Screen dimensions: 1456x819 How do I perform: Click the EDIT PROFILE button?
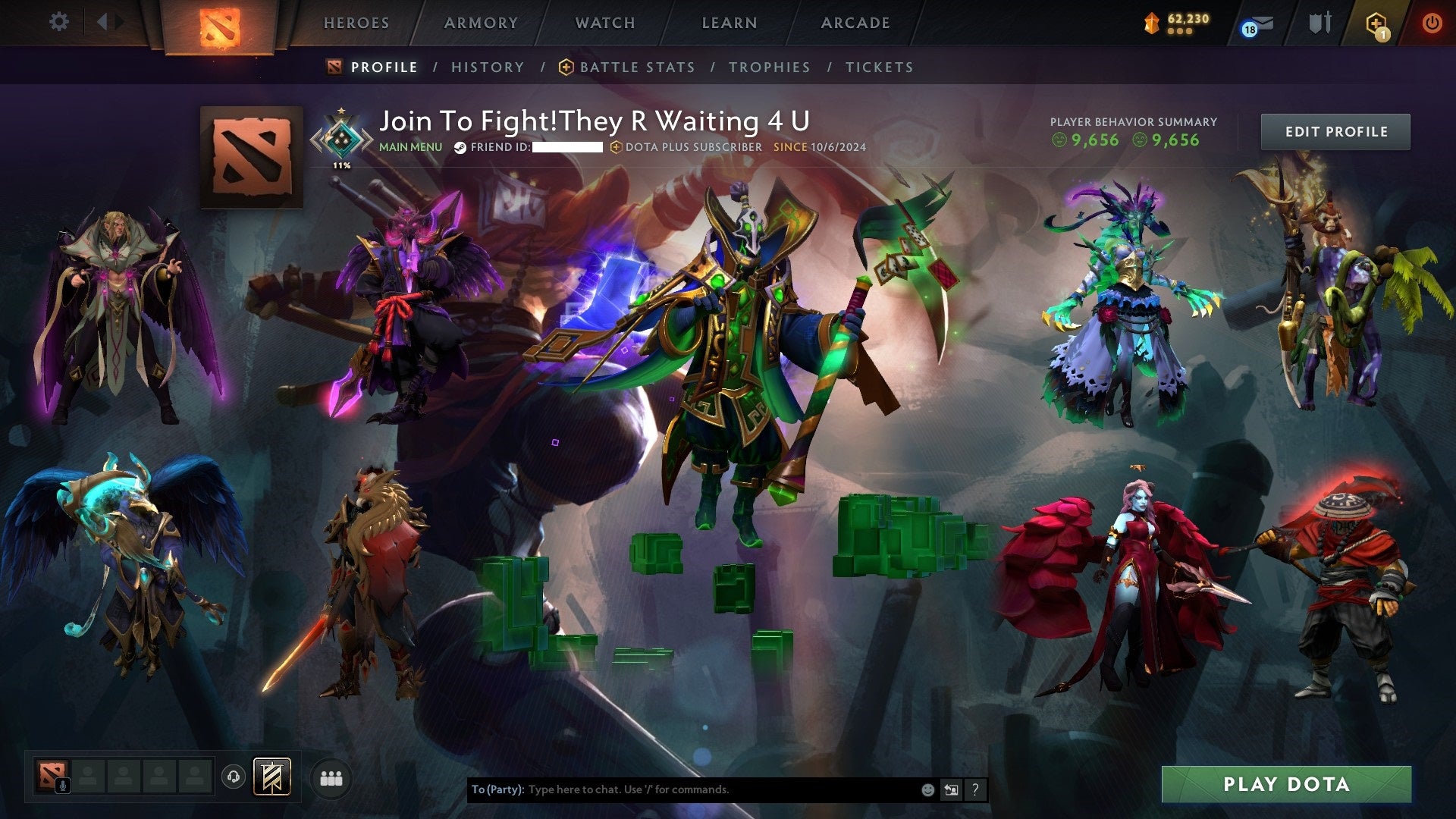tap(1335, 130)
